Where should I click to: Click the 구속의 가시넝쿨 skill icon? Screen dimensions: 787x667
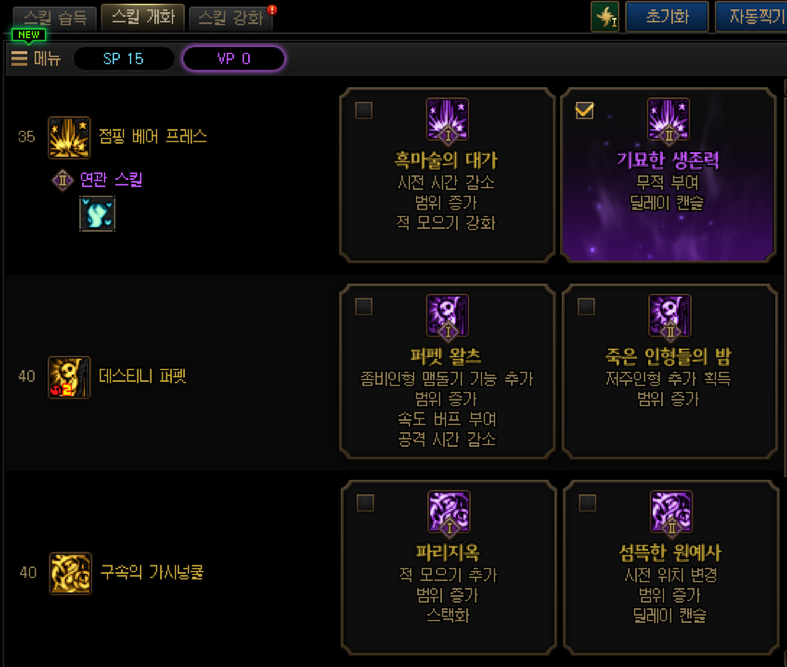pos(70,573)
